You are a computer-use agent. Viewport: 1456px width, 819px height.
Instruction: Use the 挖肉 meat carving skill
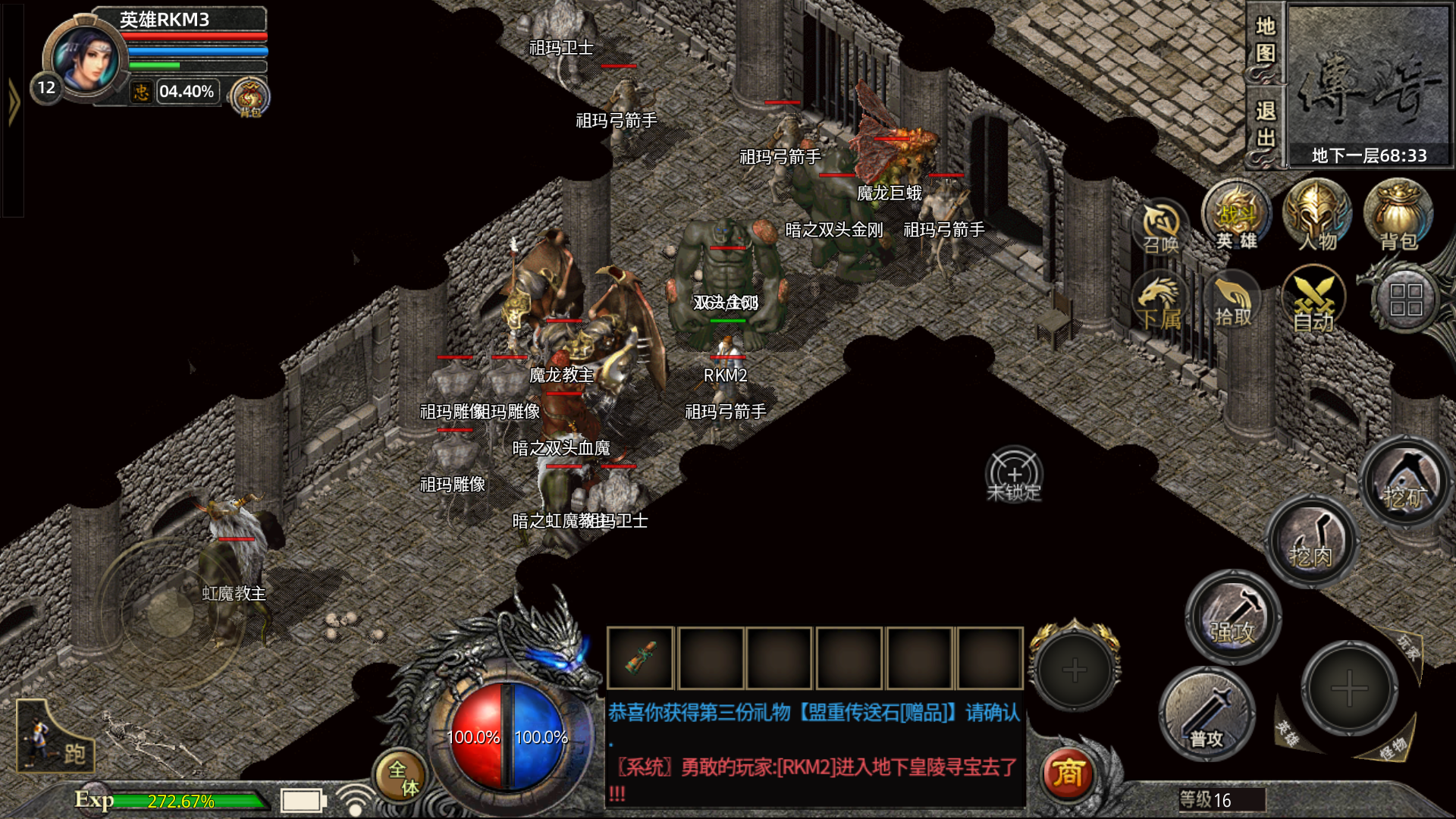click(x=1311, y=540)
